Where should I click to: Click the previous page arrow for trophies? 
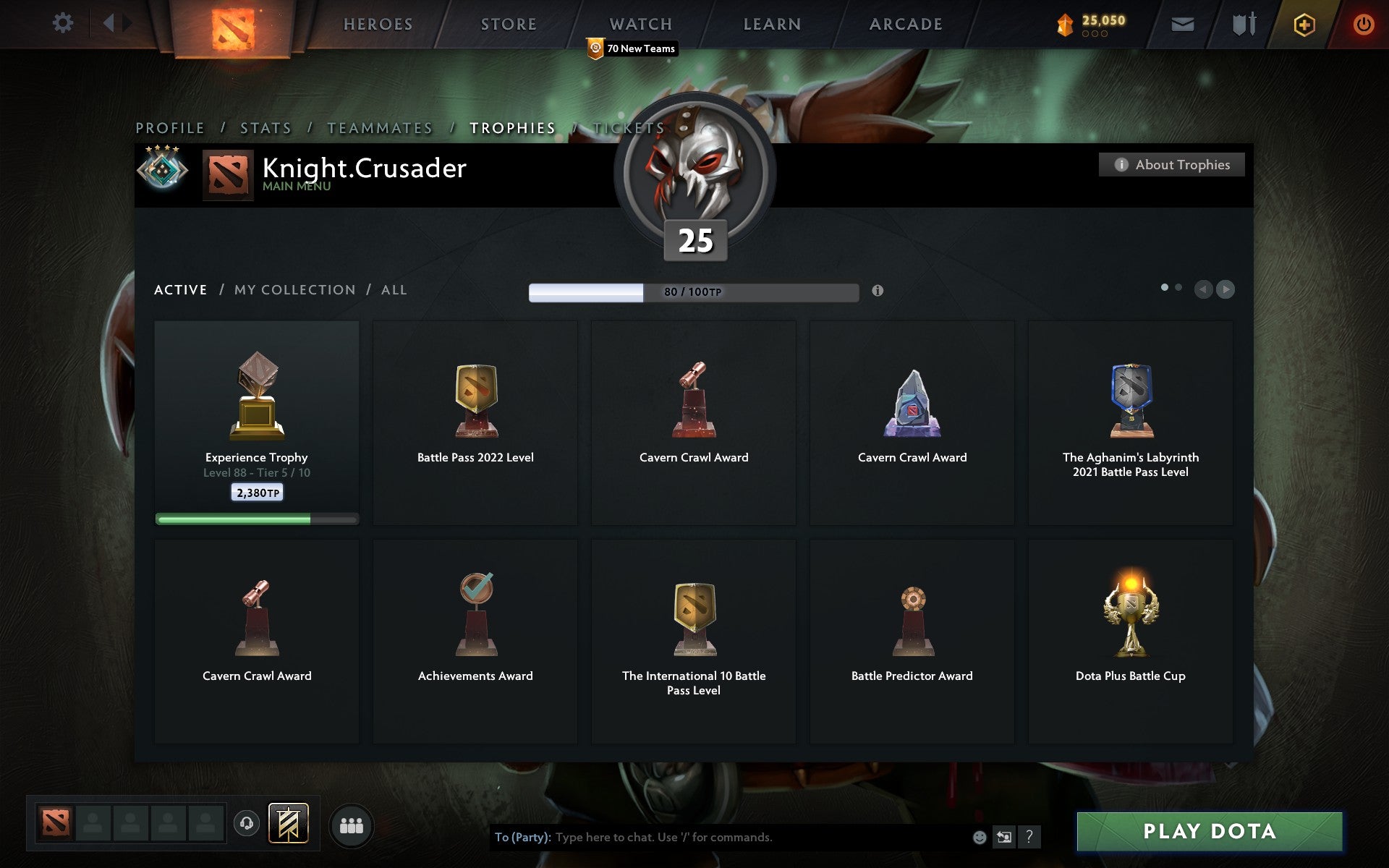tap(1202, 290)
